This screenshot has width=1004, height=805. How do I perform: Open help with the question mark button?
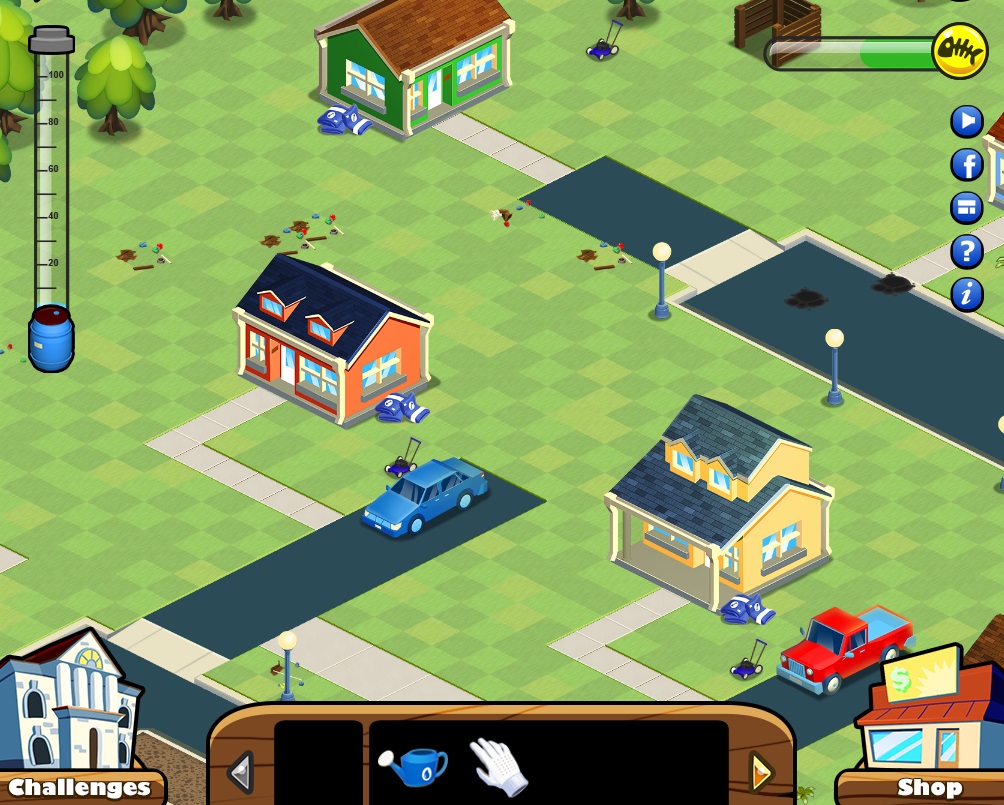coord(967,251)
